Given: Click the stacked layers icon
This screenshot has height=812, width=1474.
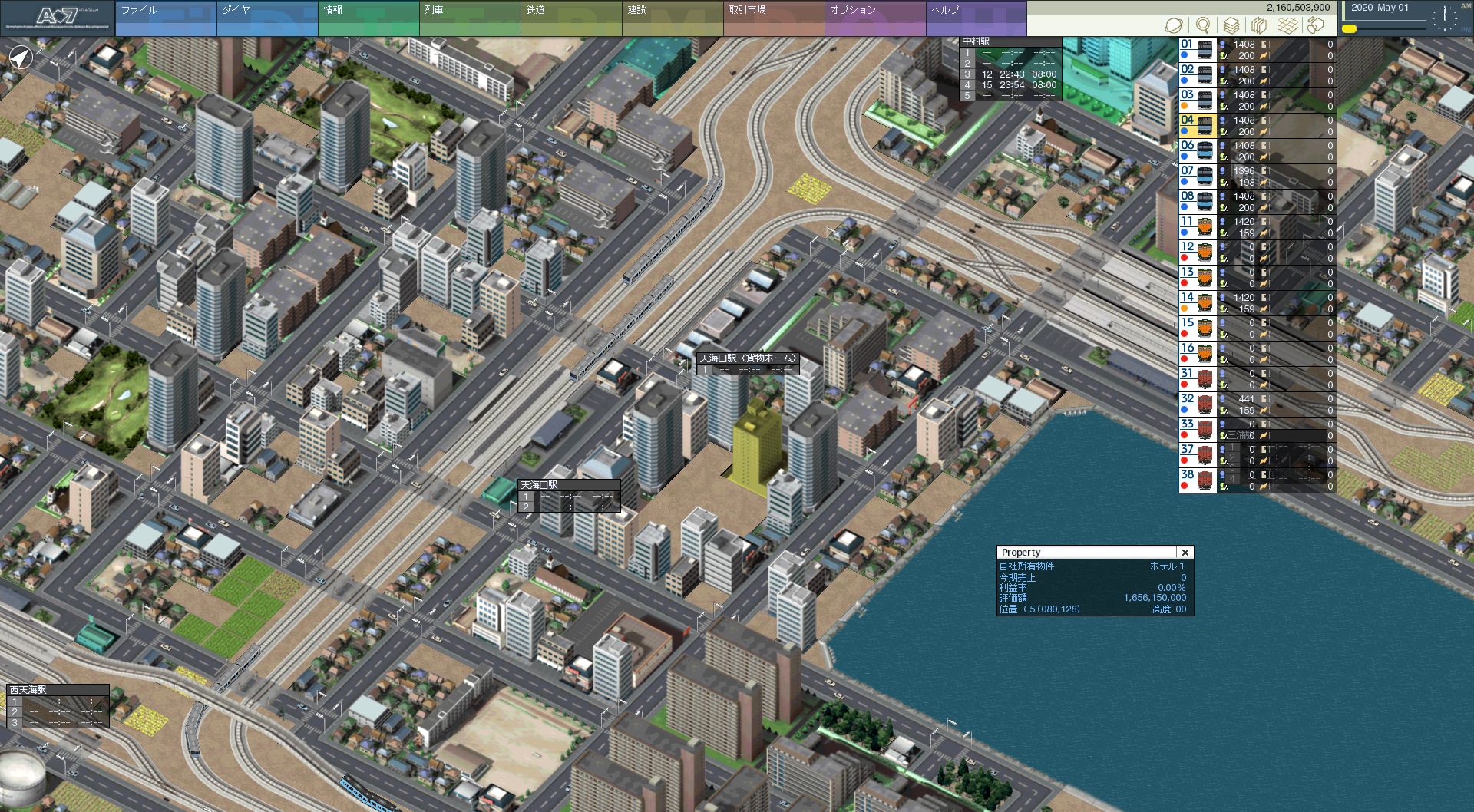Looking at the screenshot, I should 1231,25.
